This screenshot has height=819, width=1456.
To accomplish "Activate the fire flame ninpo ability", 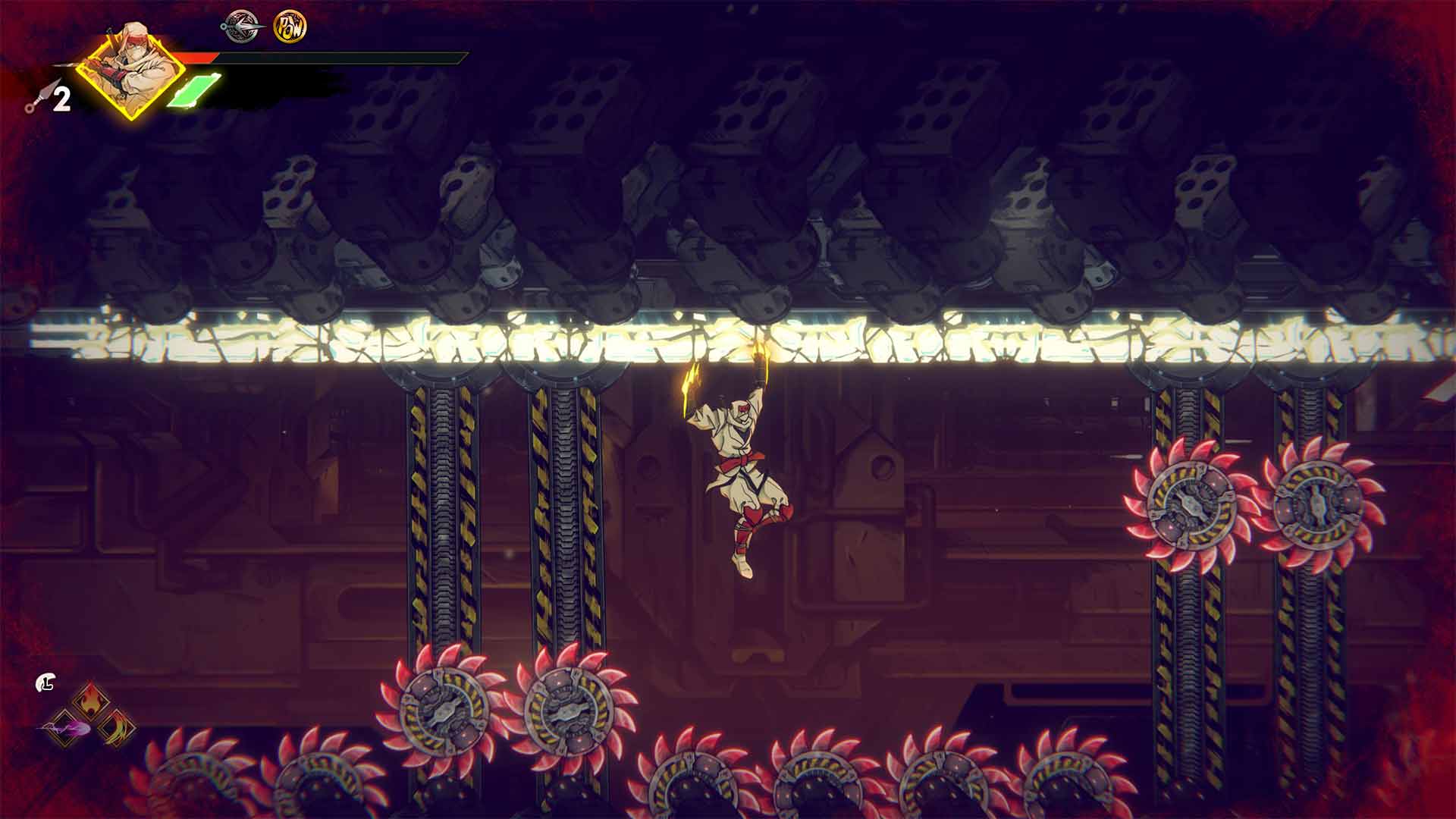I will click(90, 699).
